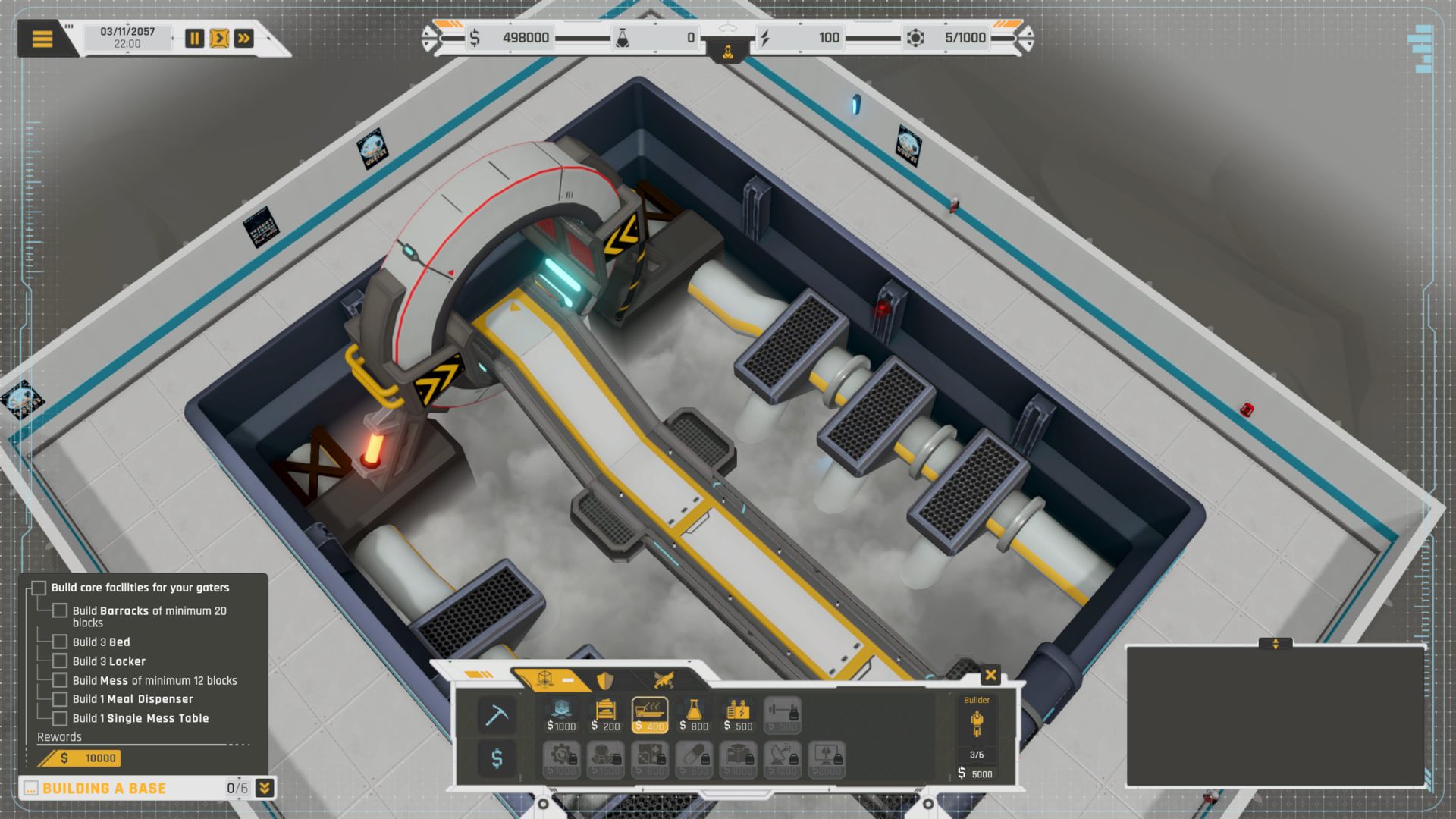Switch to the shield defense tab

point(605,680)
